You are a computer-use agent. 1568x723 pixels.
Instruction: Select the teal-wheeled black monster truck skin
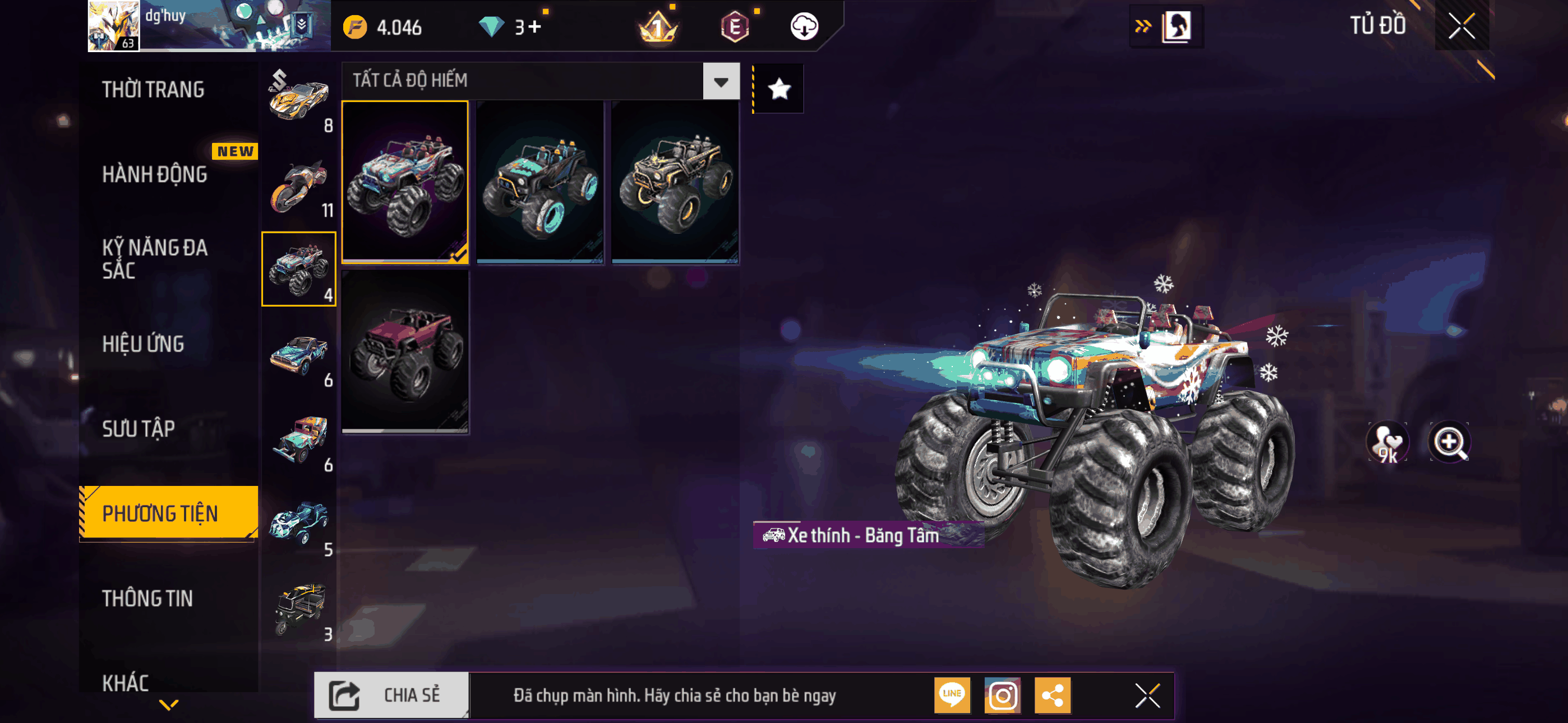(x=540, y=182)
